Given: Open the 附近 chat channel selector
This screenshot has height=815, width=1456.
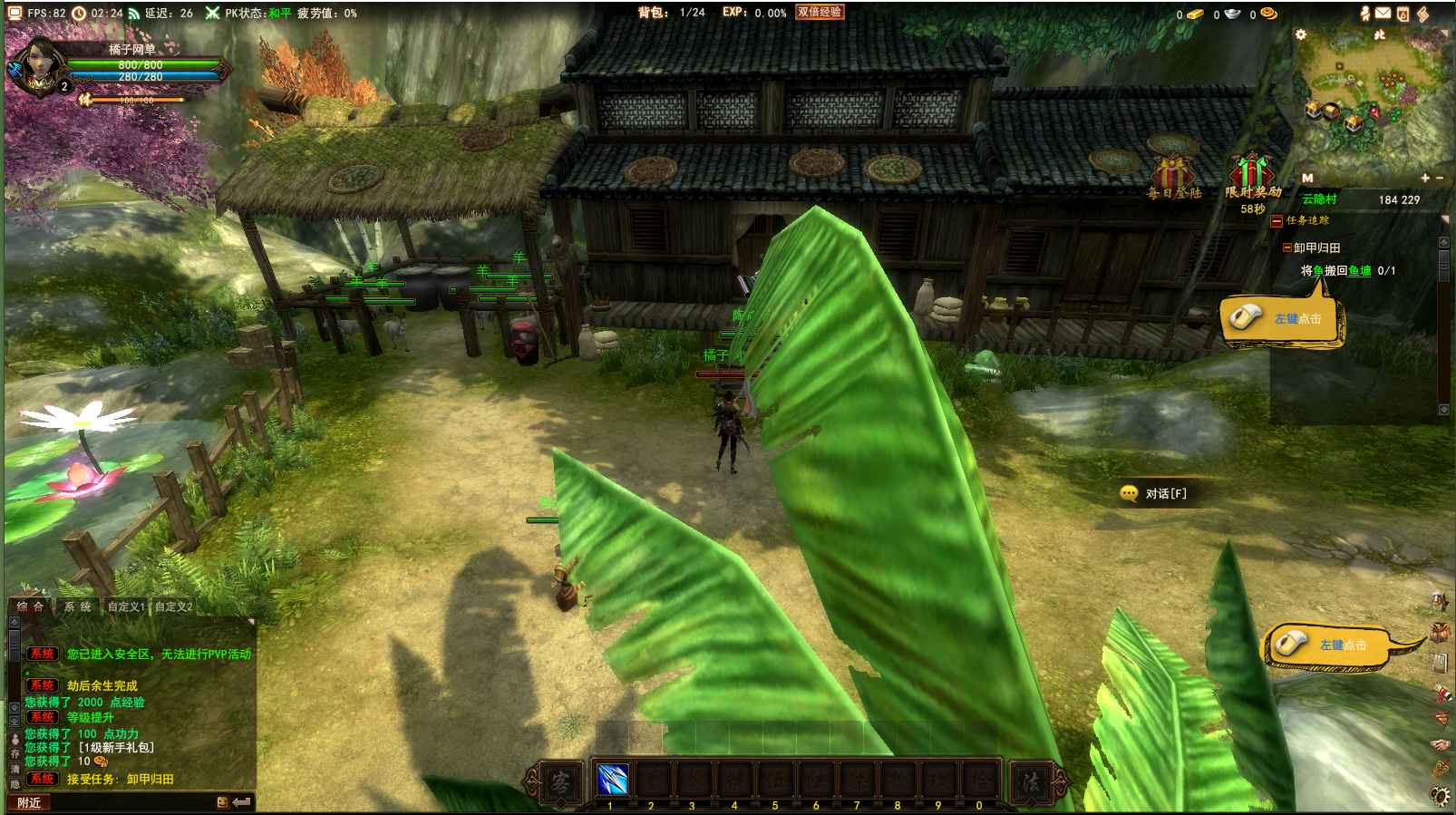Looking at the screenshot, I should [29, 802].
